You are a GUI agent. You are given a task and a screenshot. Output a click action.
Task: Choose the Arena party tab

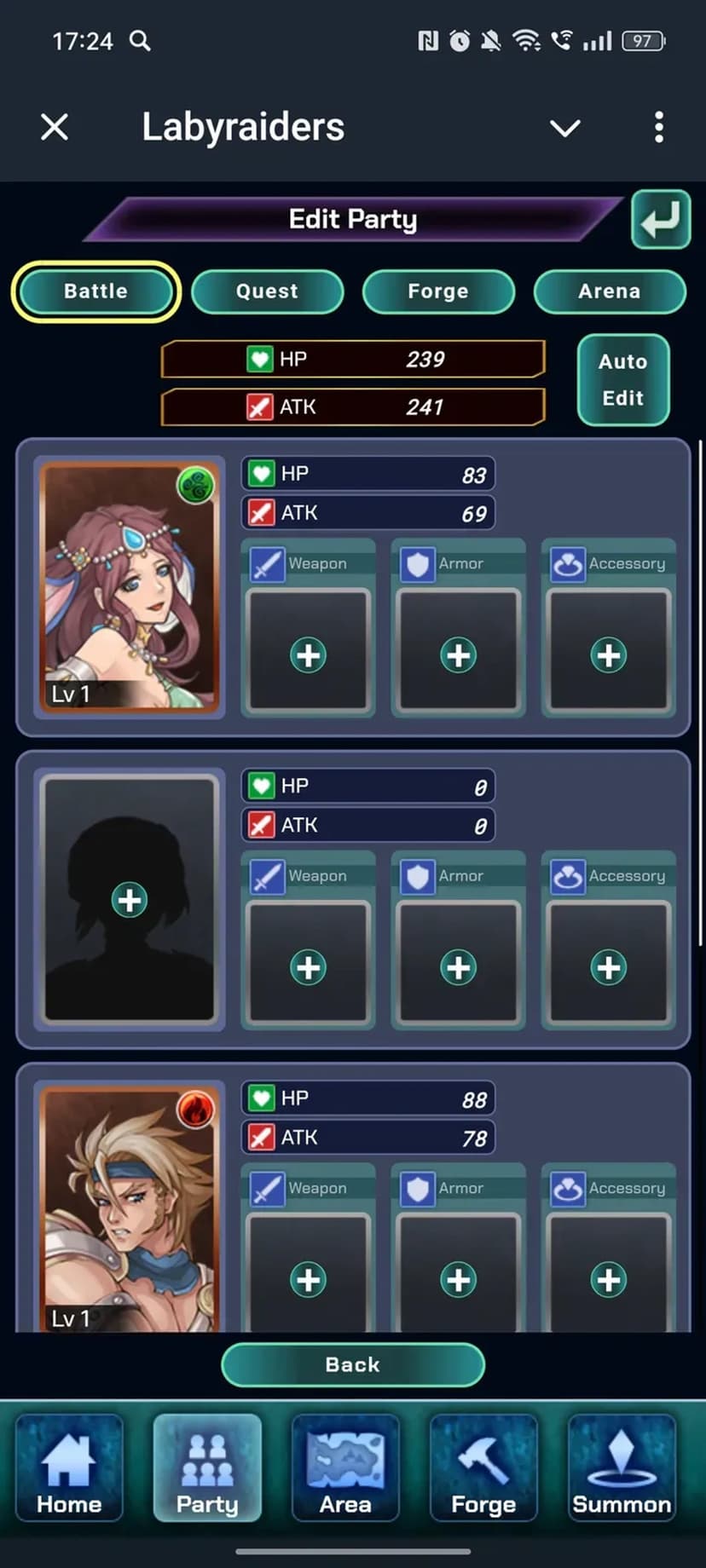pyautogui.click(x=610, y=291)
